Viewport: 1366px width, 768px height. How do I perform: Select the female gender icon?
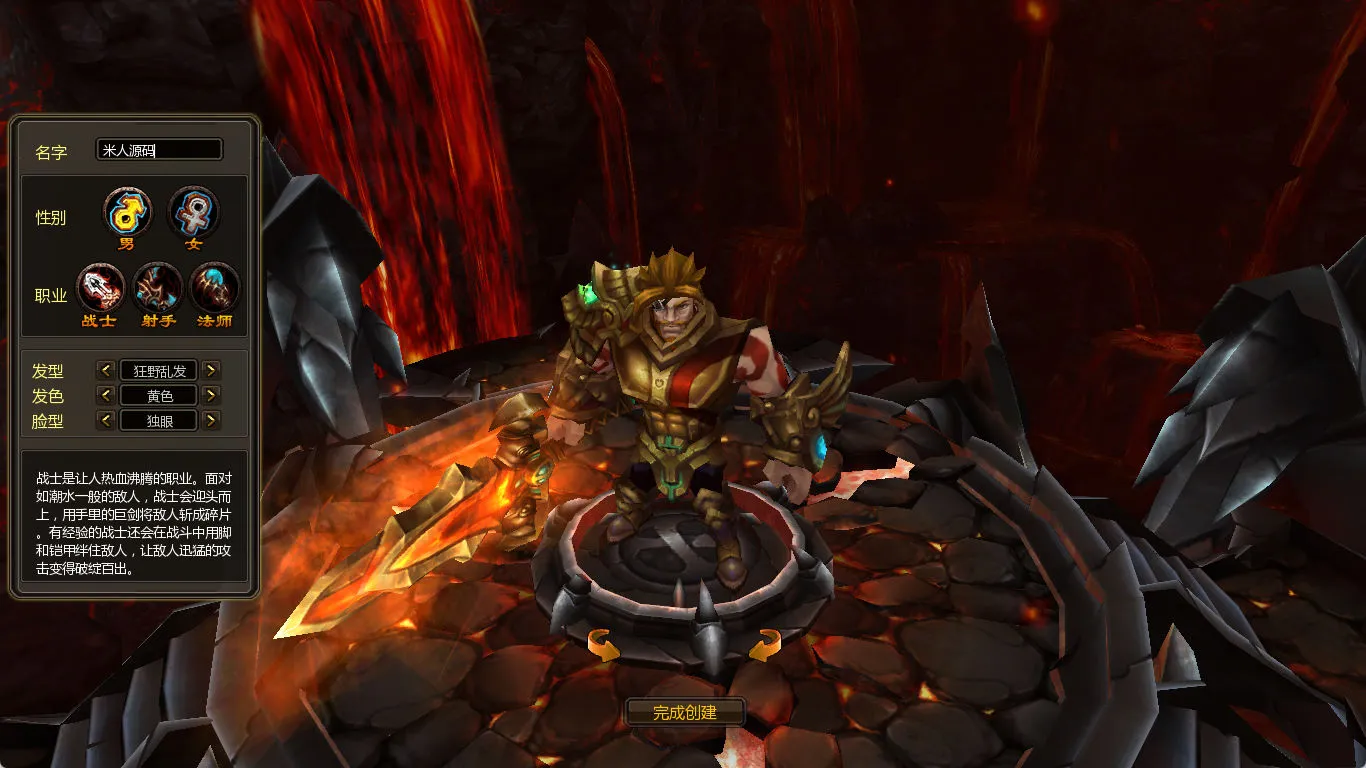193,212
